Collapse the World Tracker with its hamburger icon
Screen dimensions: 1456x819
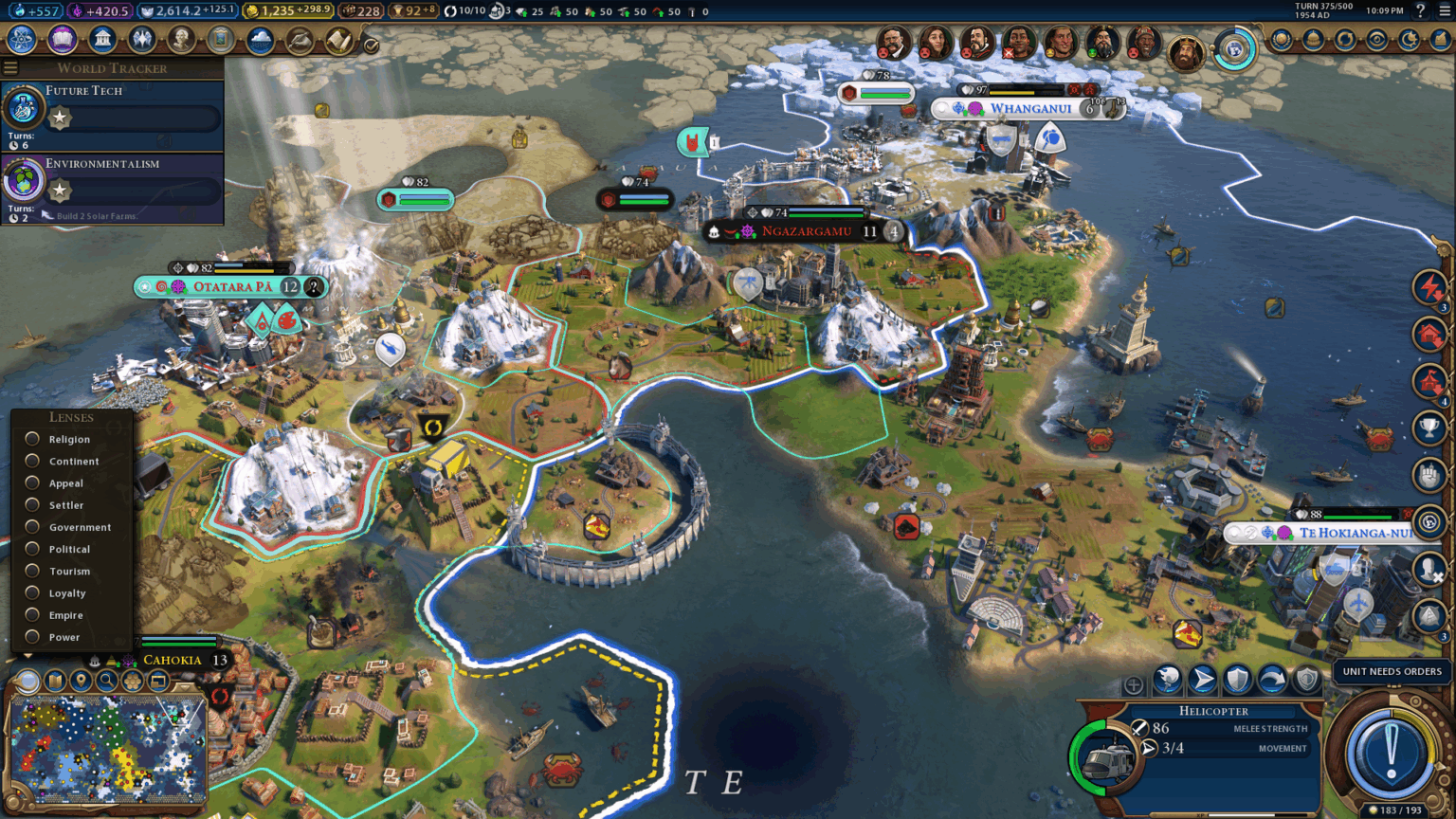click(x=10, y=67)
